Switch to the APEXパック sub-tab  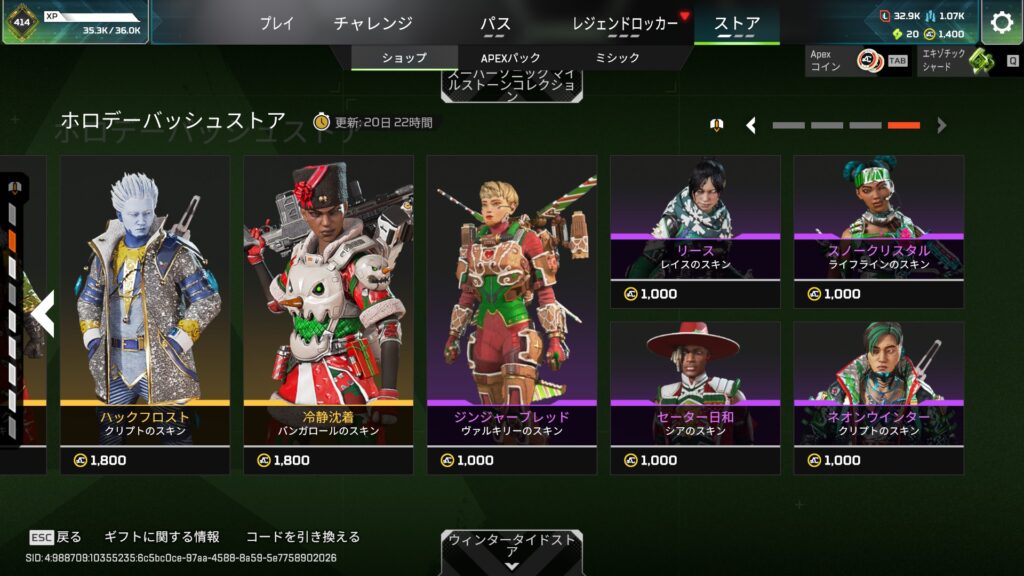coord(511,58)
